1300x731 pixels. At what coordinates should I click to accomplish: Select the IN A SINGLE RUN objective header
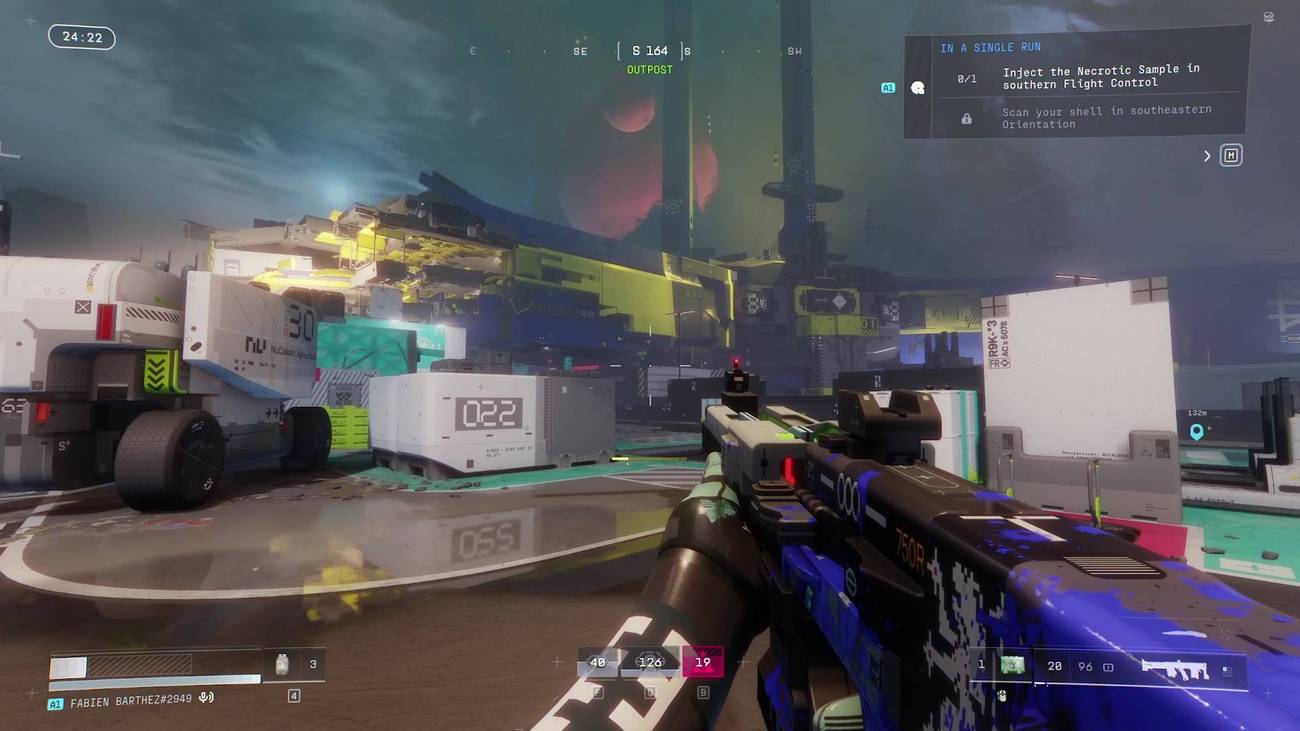coord(990,46)
